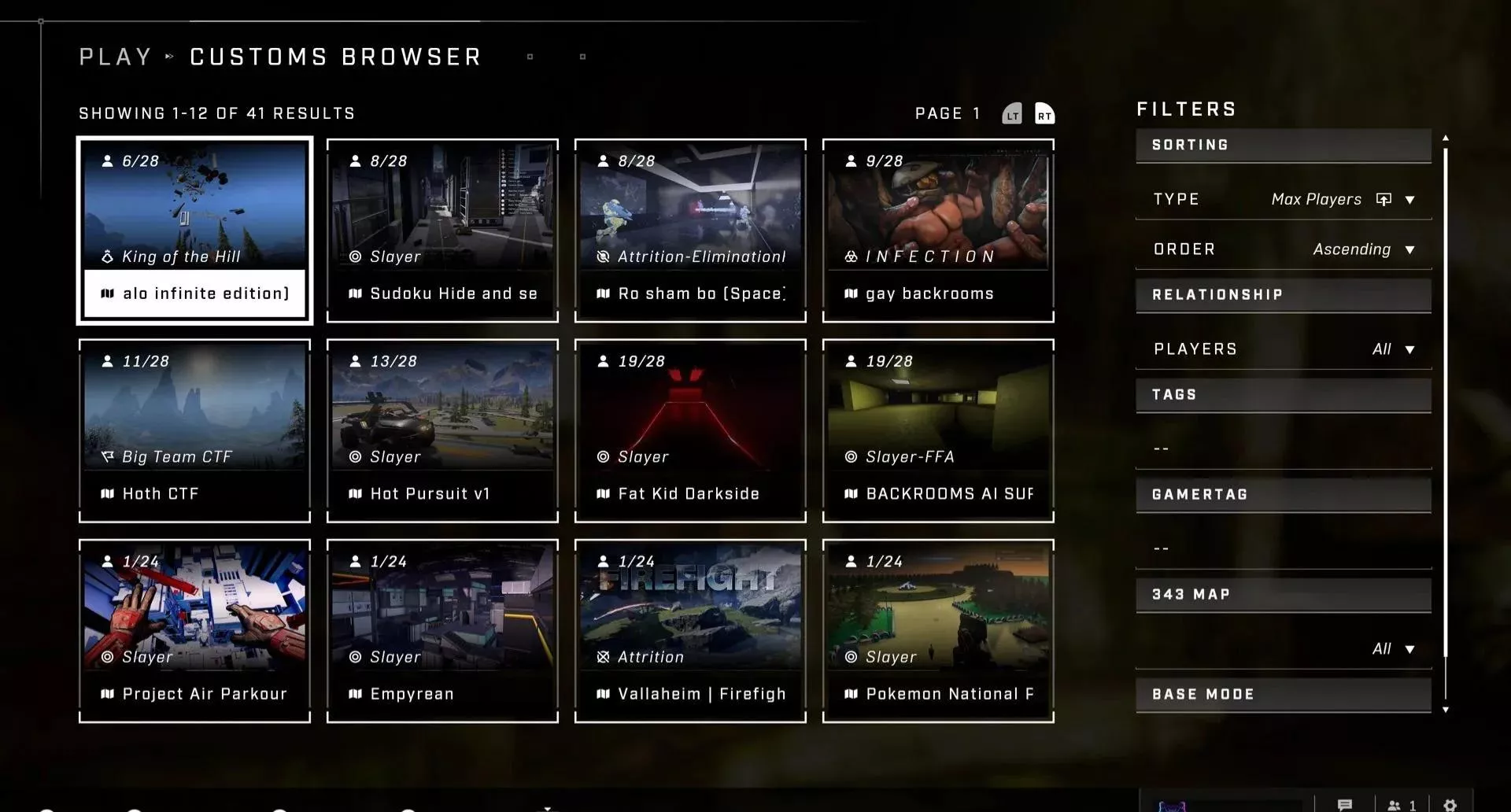Click the Gamertag filter input field
Image resolution: width=1511 pixels, height=812 pixels.
(x=1284, y=548)
